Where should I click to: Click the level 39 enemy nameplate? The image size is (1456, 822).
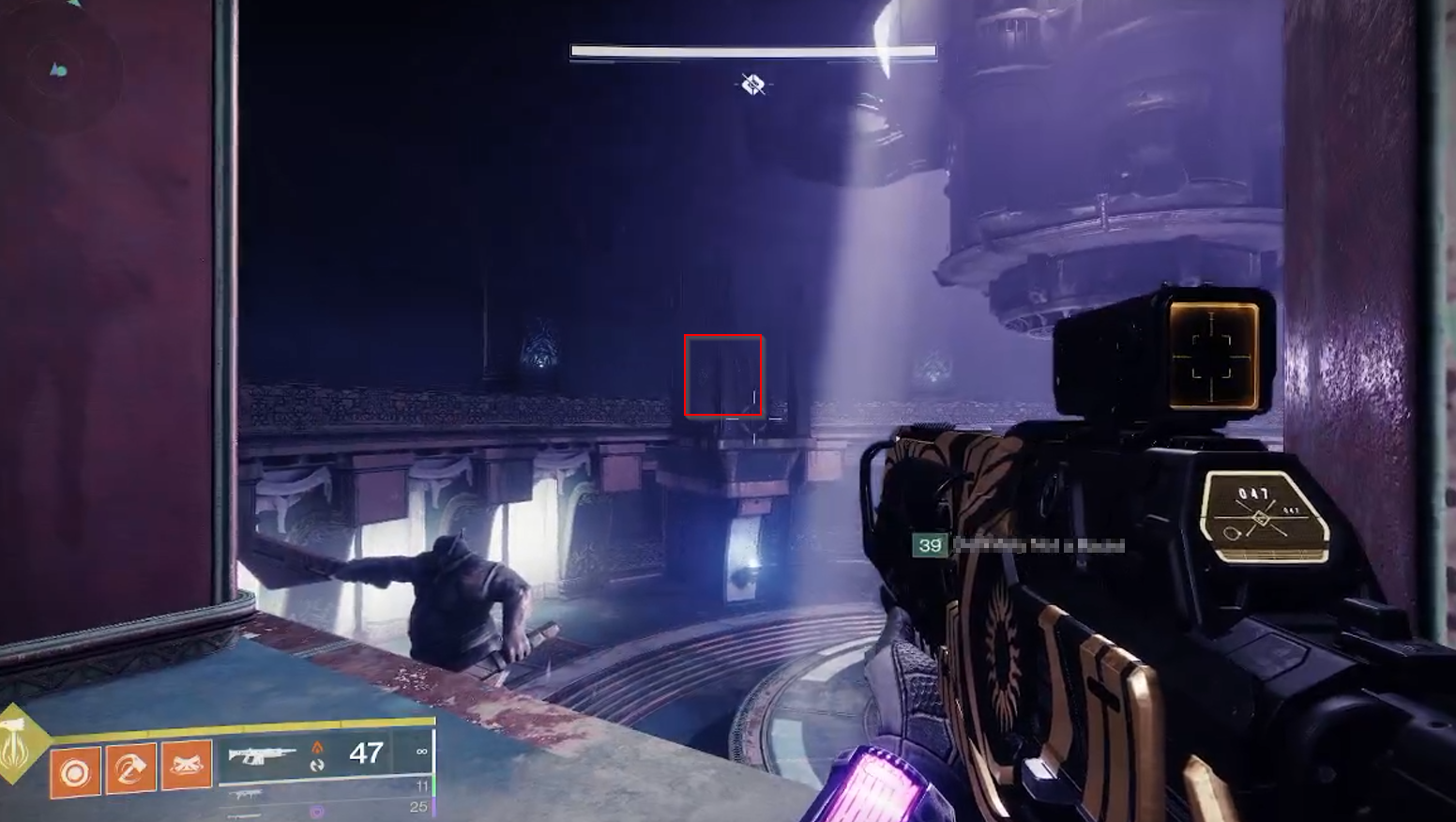pos(930,544)
